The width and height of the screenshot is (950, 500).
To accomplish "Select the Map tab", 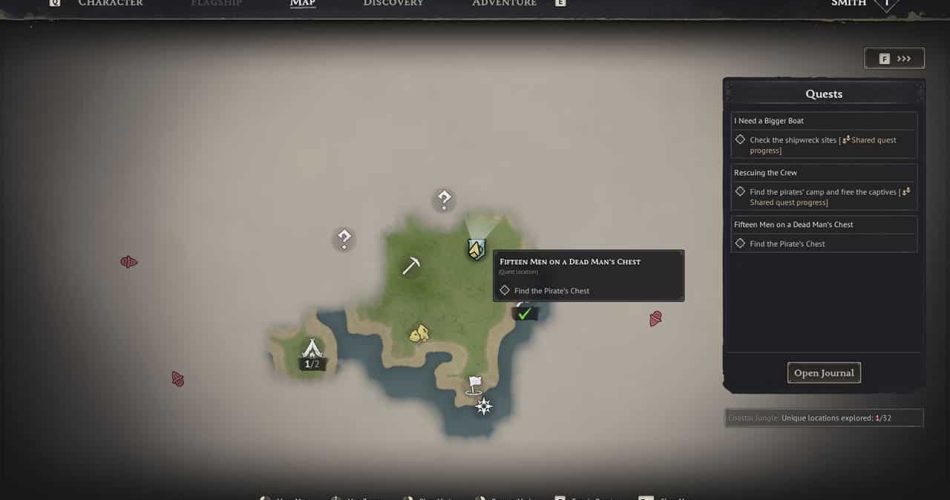I will 303,4.
